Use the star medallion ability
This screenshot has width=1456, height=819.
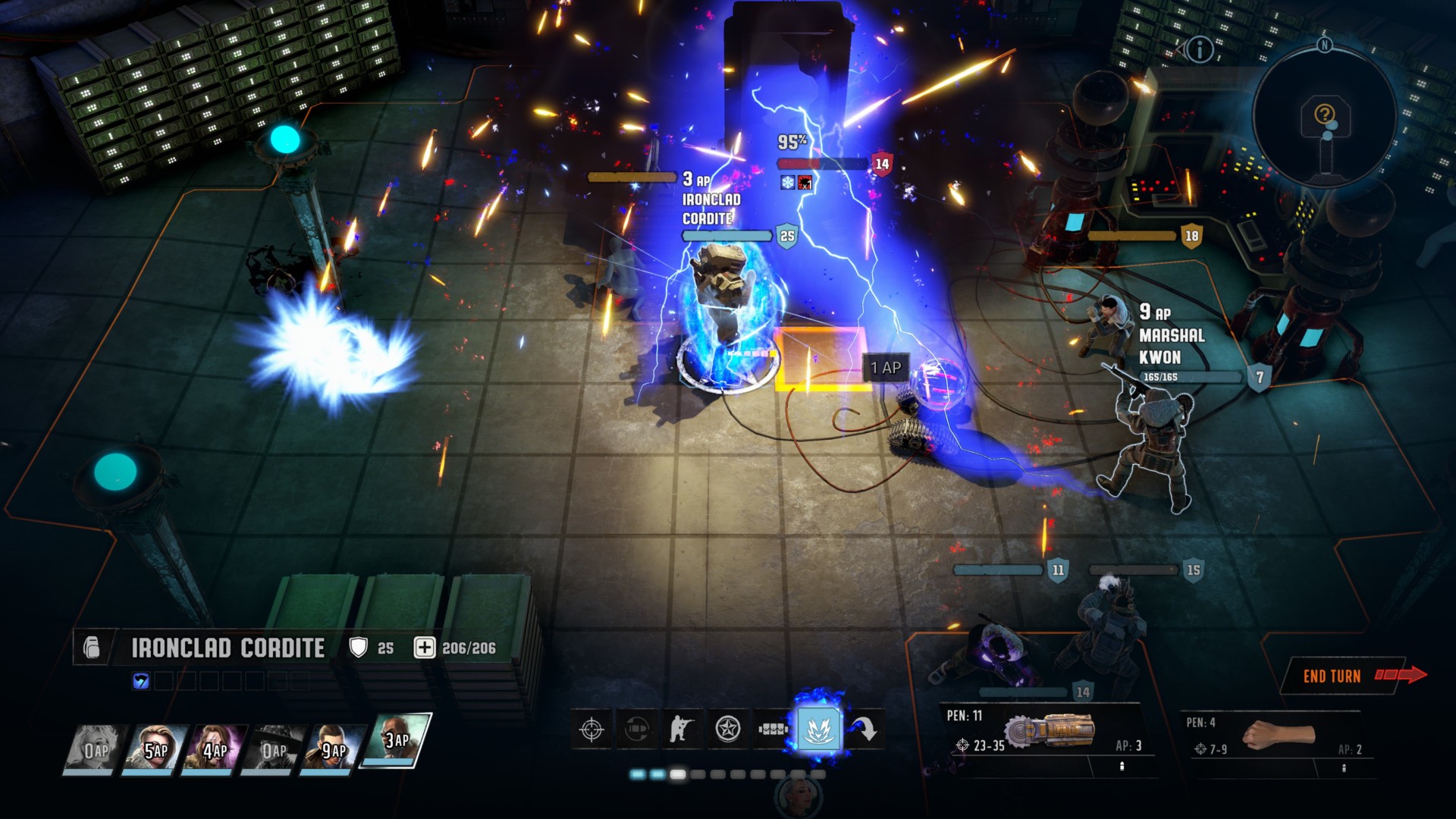click(728, 730)
